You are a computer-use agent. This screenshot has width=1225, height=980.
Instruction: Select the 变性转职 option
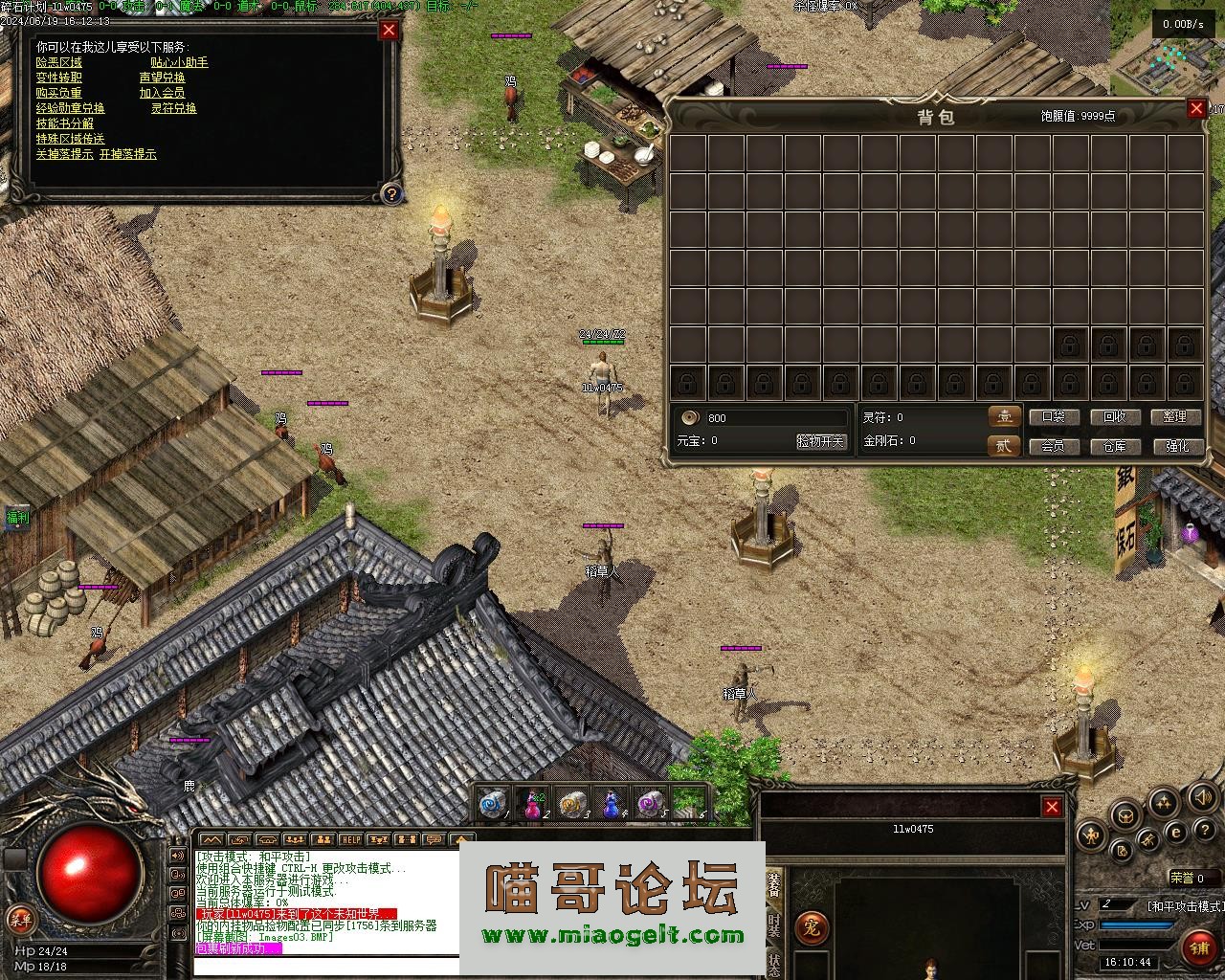click(x=58, y=78)
